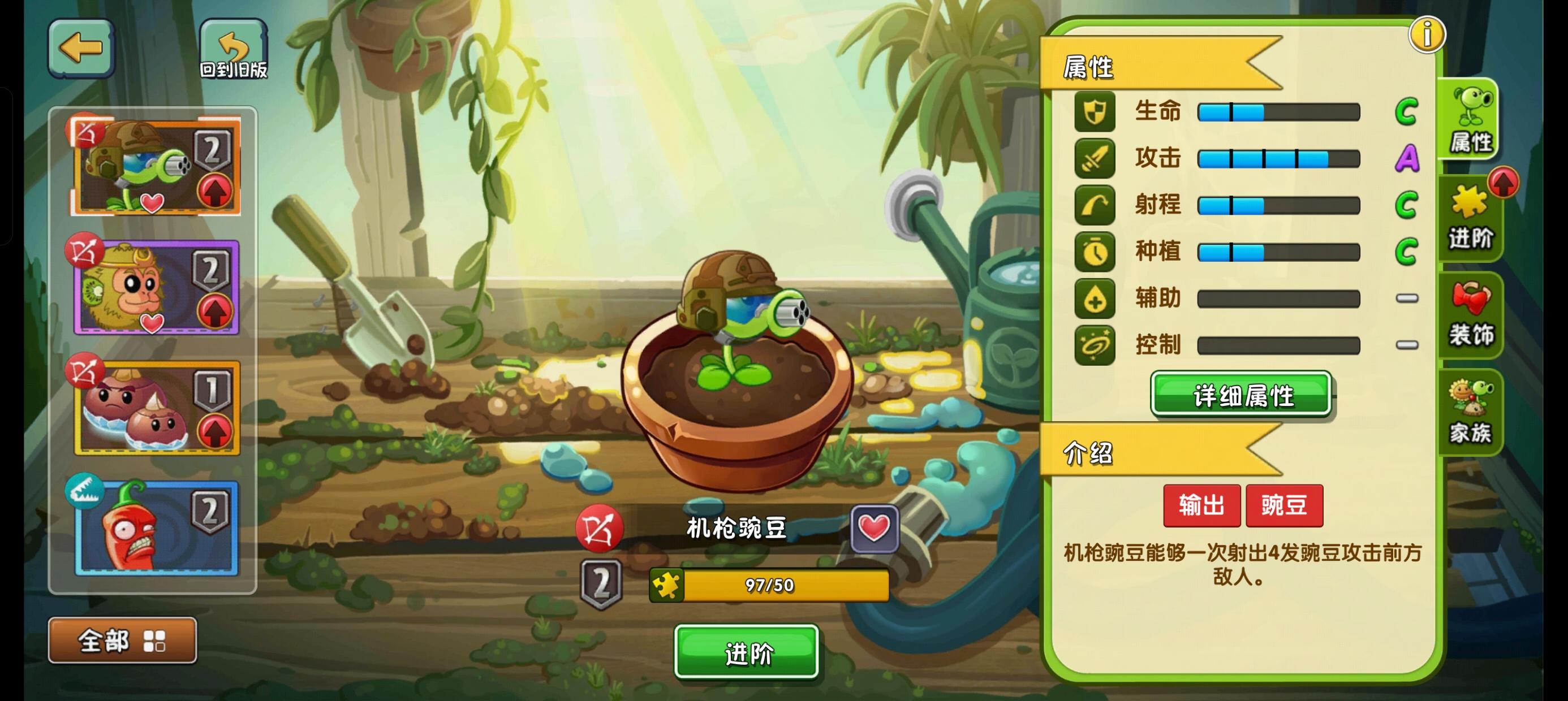Image resolution: width=1568 pixels, height=701 pixels.
Task: Click the shield icon beside 生命 stat
Action: click(x=1096, y=111)
